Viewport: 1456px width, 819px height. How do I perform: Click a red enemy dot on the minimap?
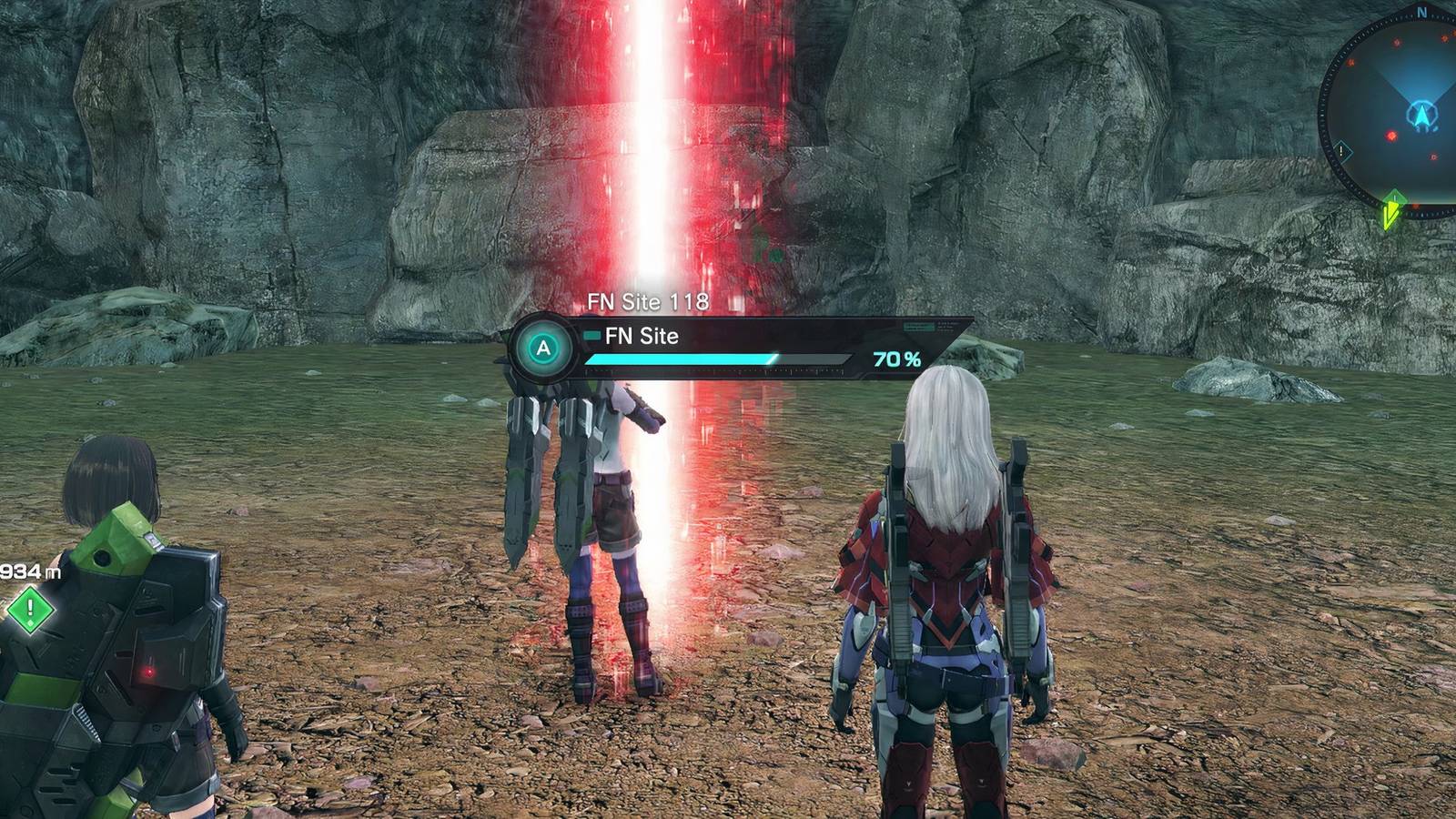1396,45
